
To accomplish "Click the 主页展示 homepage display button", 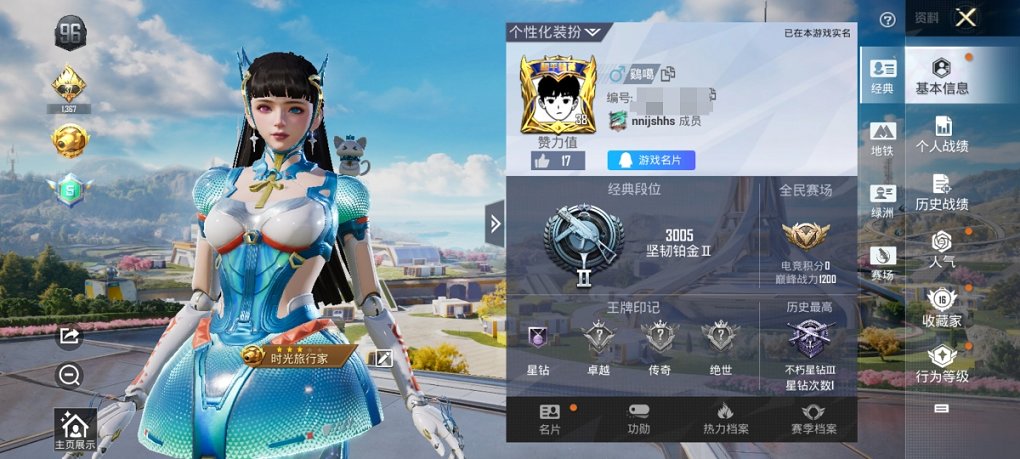I will [x=76, y=430].
